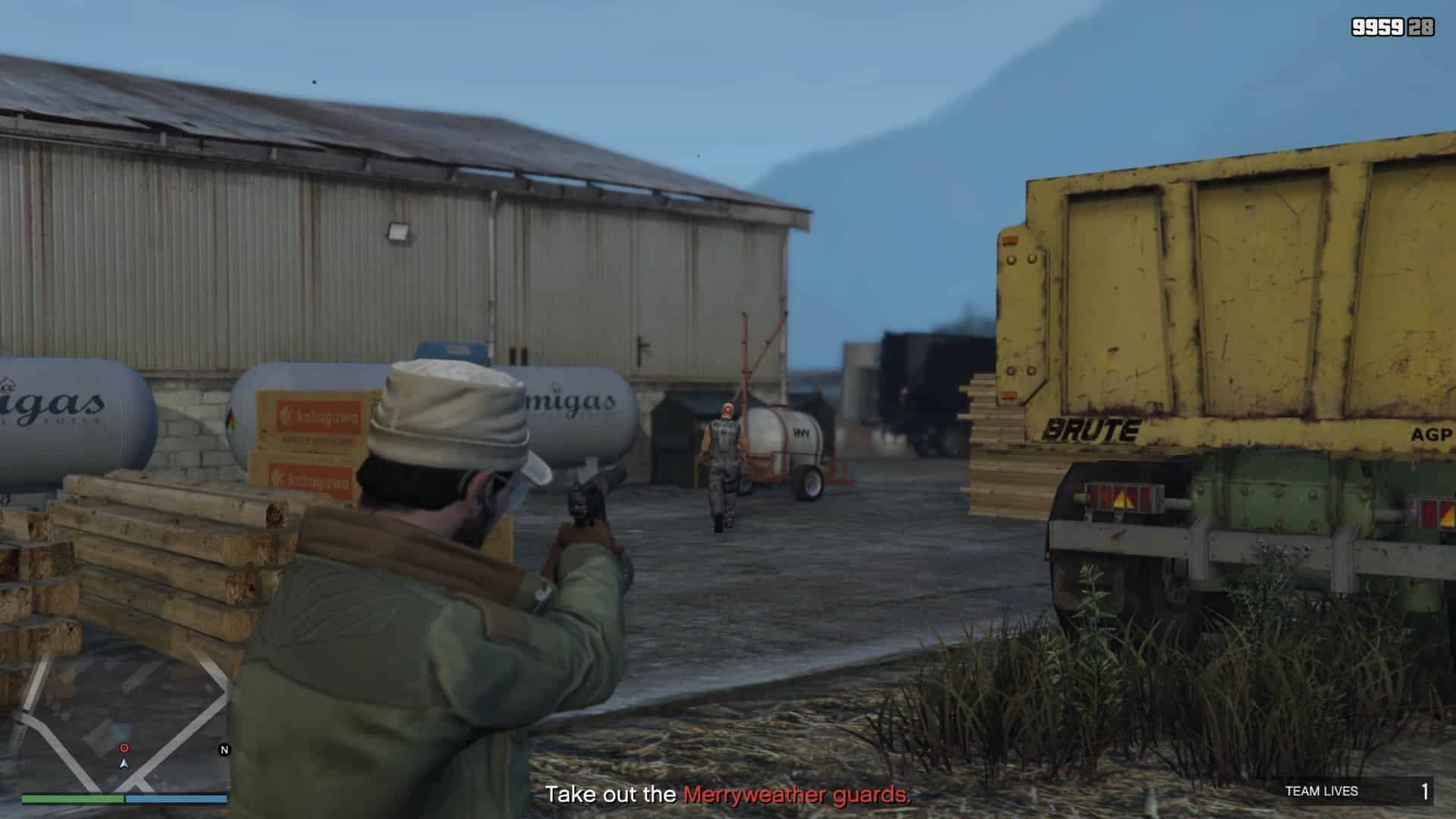
Task: Select the player arrow on the minimap
Action: (124, 763)
